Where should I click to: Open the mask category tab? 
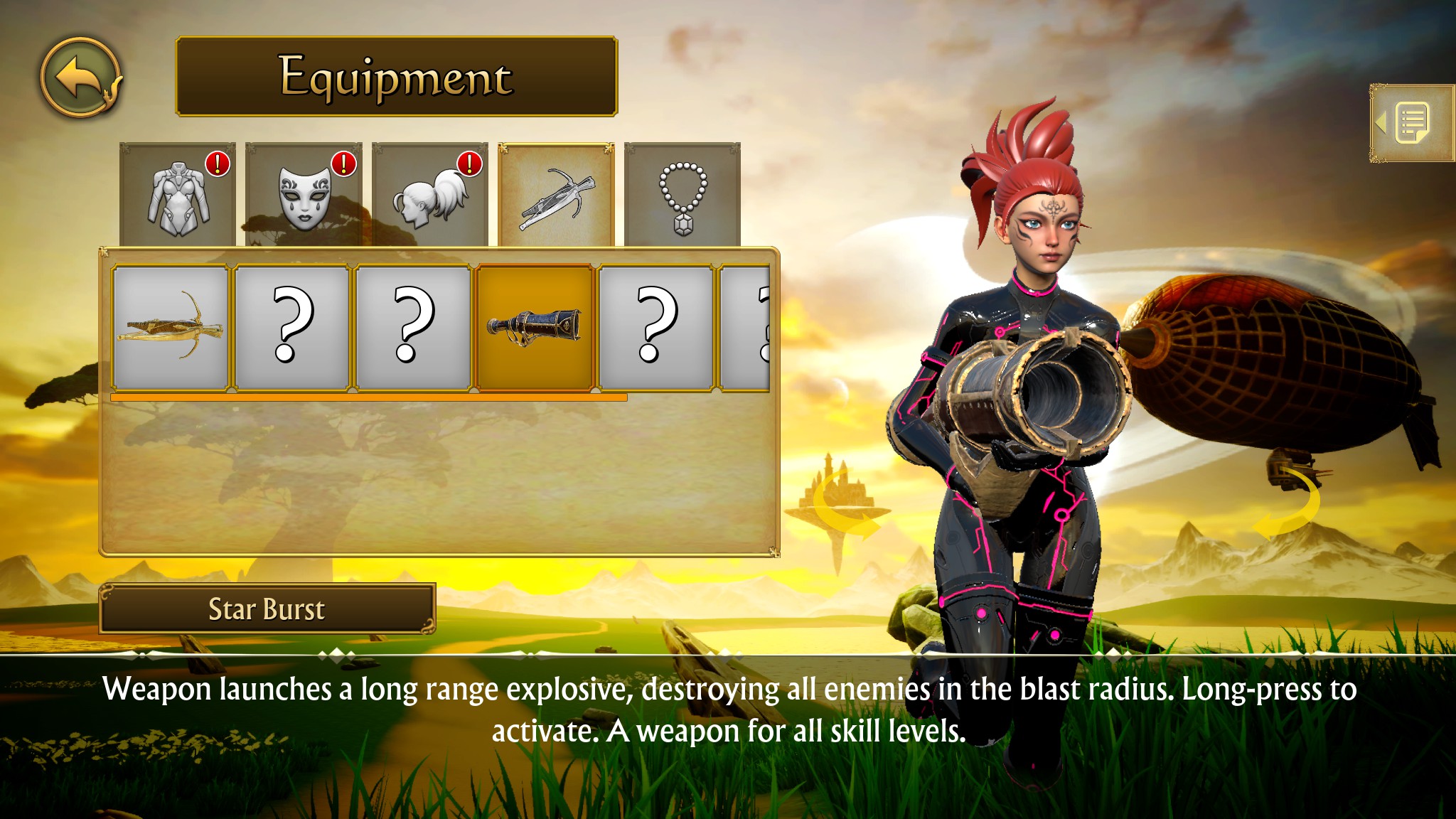coord(304,195)
